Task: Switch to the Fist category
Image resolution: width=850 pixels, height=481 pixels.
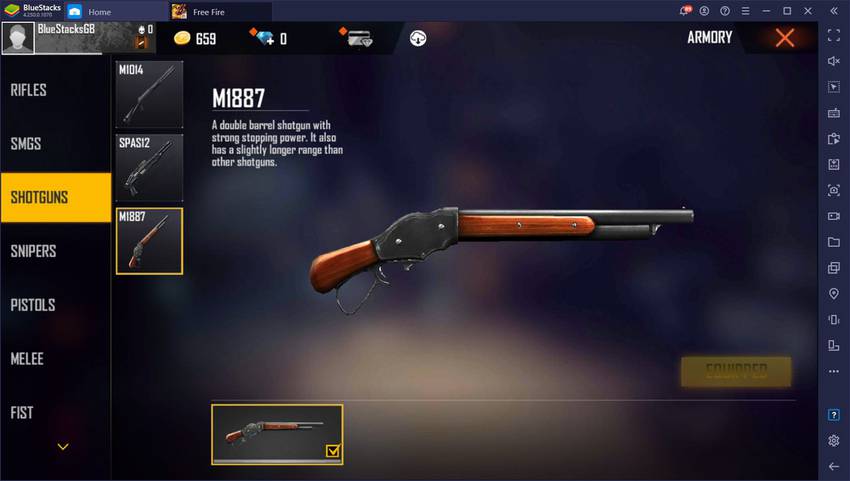Action: (22, 412)
